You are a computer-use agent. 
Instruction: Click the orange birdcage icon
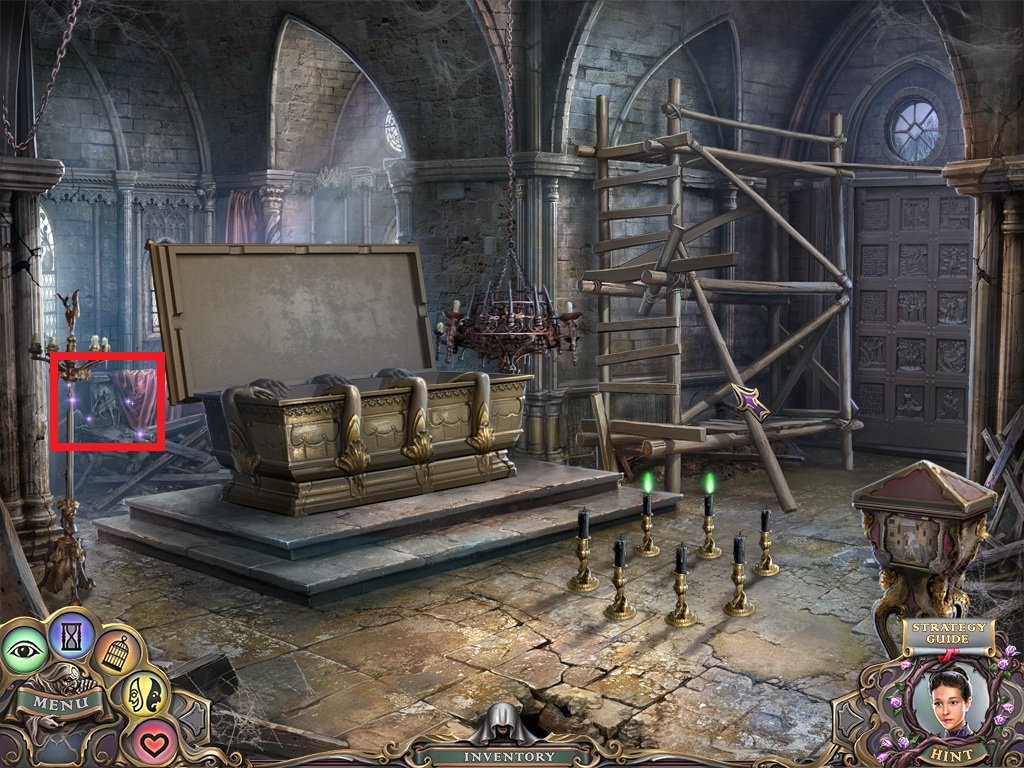(118, 652)
